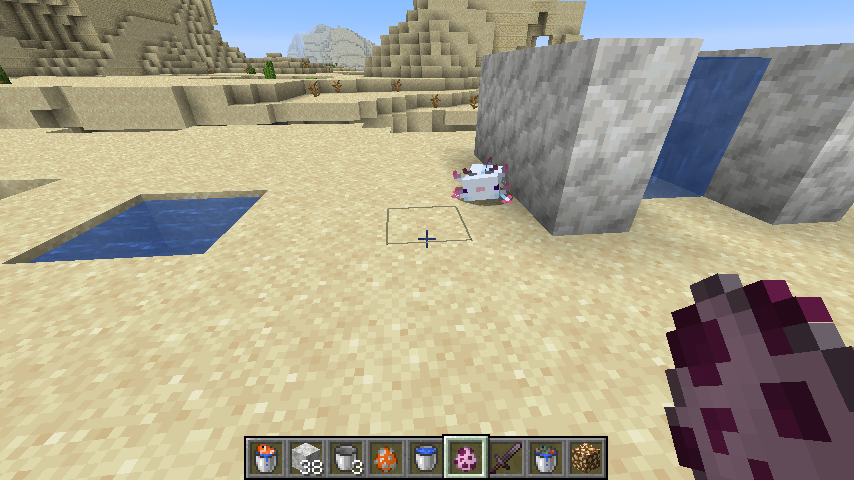The height and width of the screenshot is (480, 854).
Task: Choose the glowstone block slot
Action: 586,457
